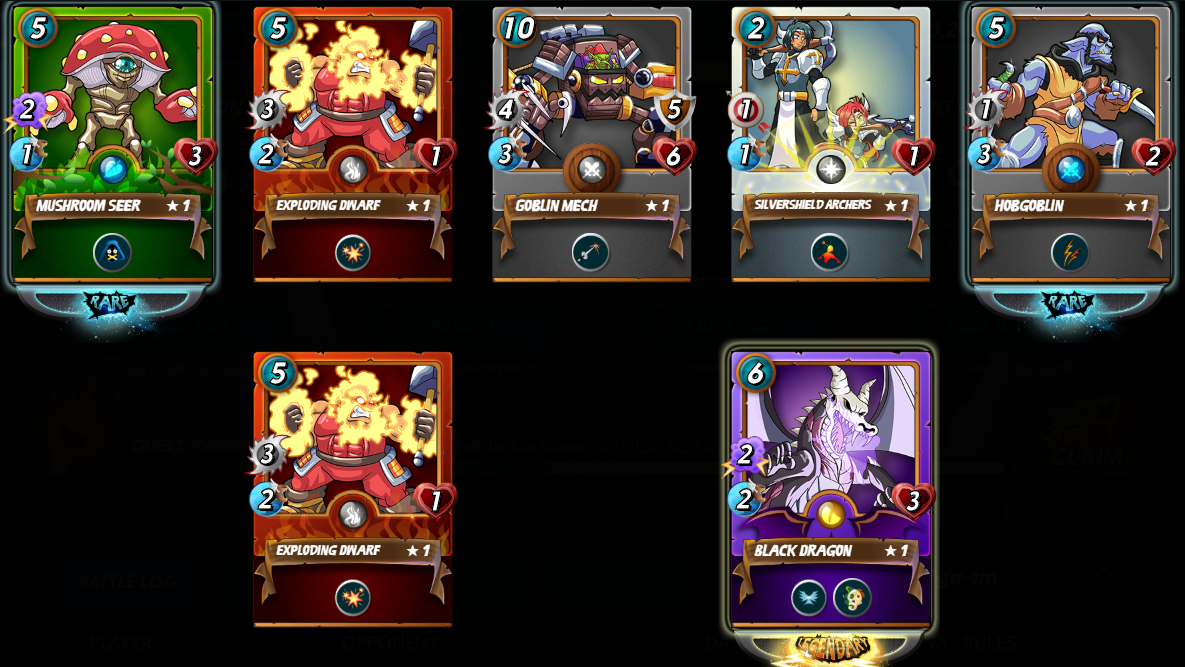This screenshot has width=1185, height=667.
Task: Show Silvershield Archers' snipe ability icon
Action: [x=830, y=252]
